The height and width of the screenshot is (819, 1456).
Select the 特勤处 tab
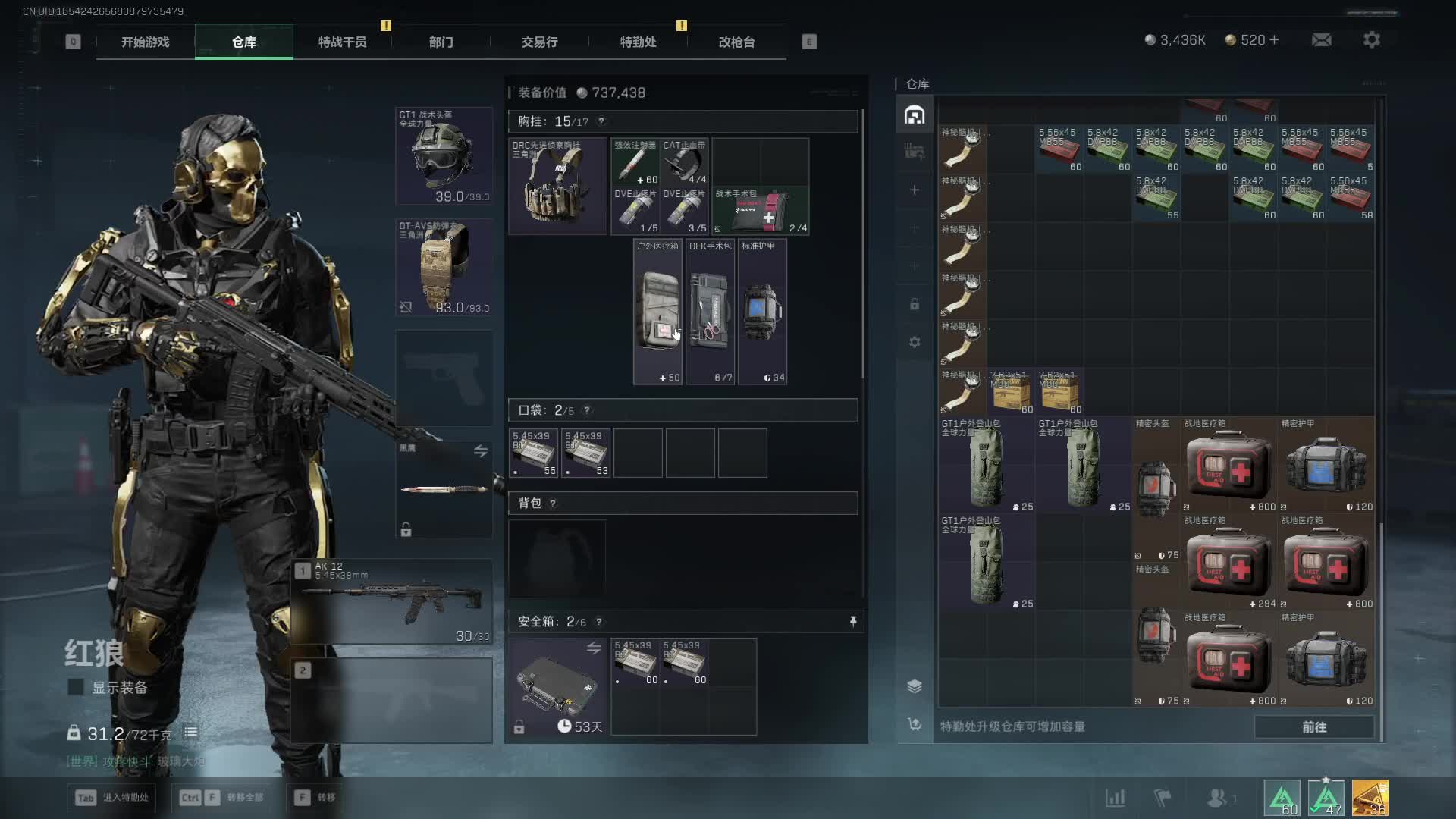point(638,42)
